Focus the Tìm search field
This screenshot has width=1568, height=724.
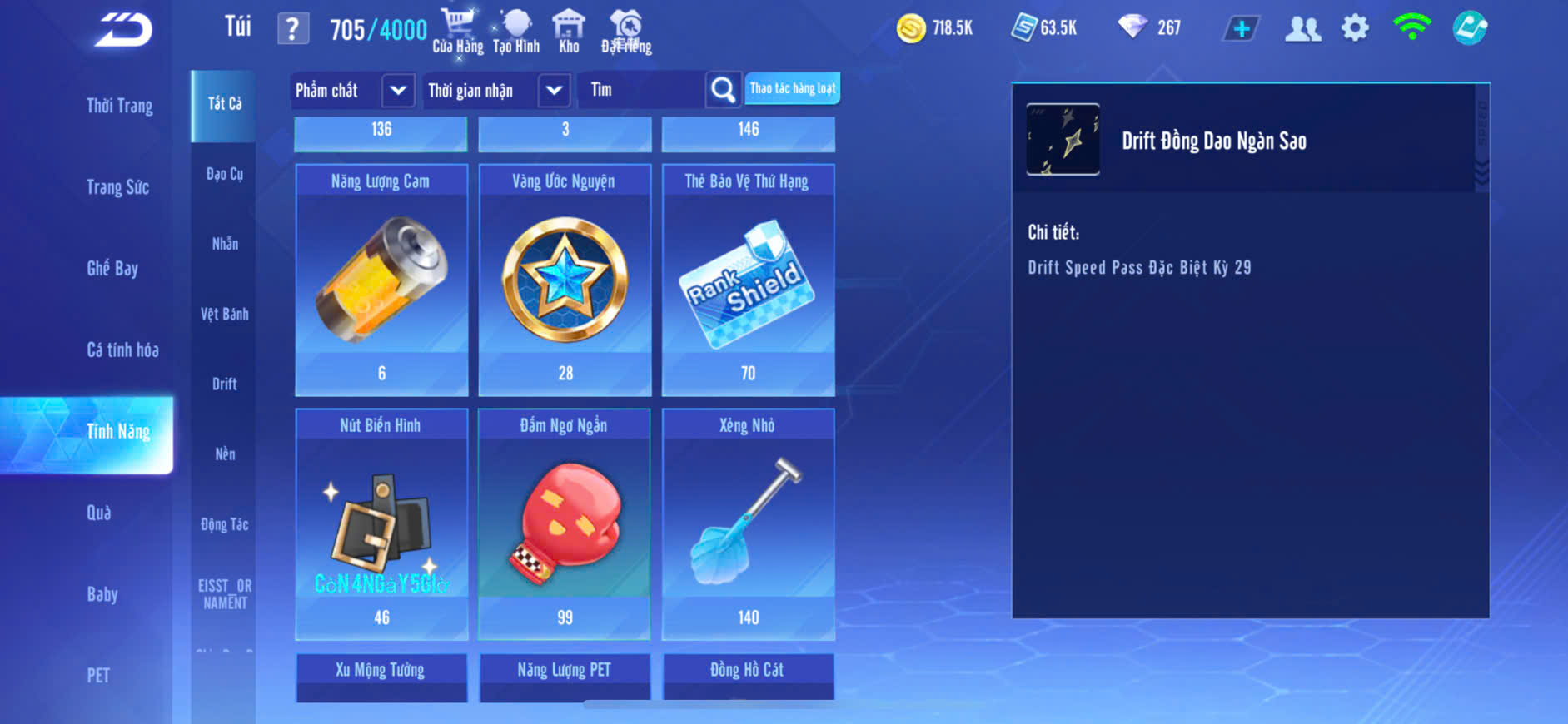coord(641,90)
